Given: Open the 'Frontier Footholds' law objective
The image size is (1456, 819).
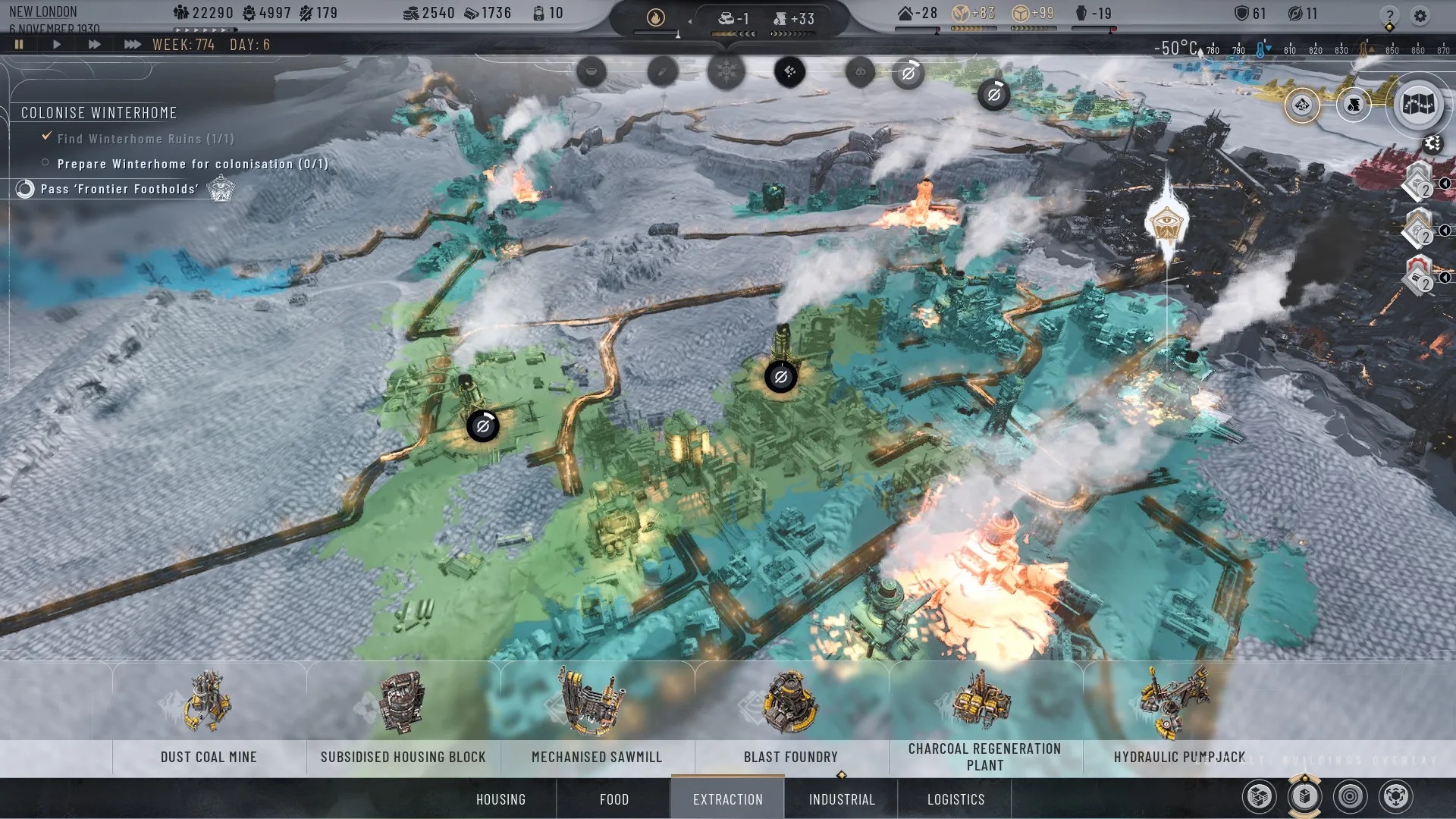Looking at the screenshot, I should [120, 189].
